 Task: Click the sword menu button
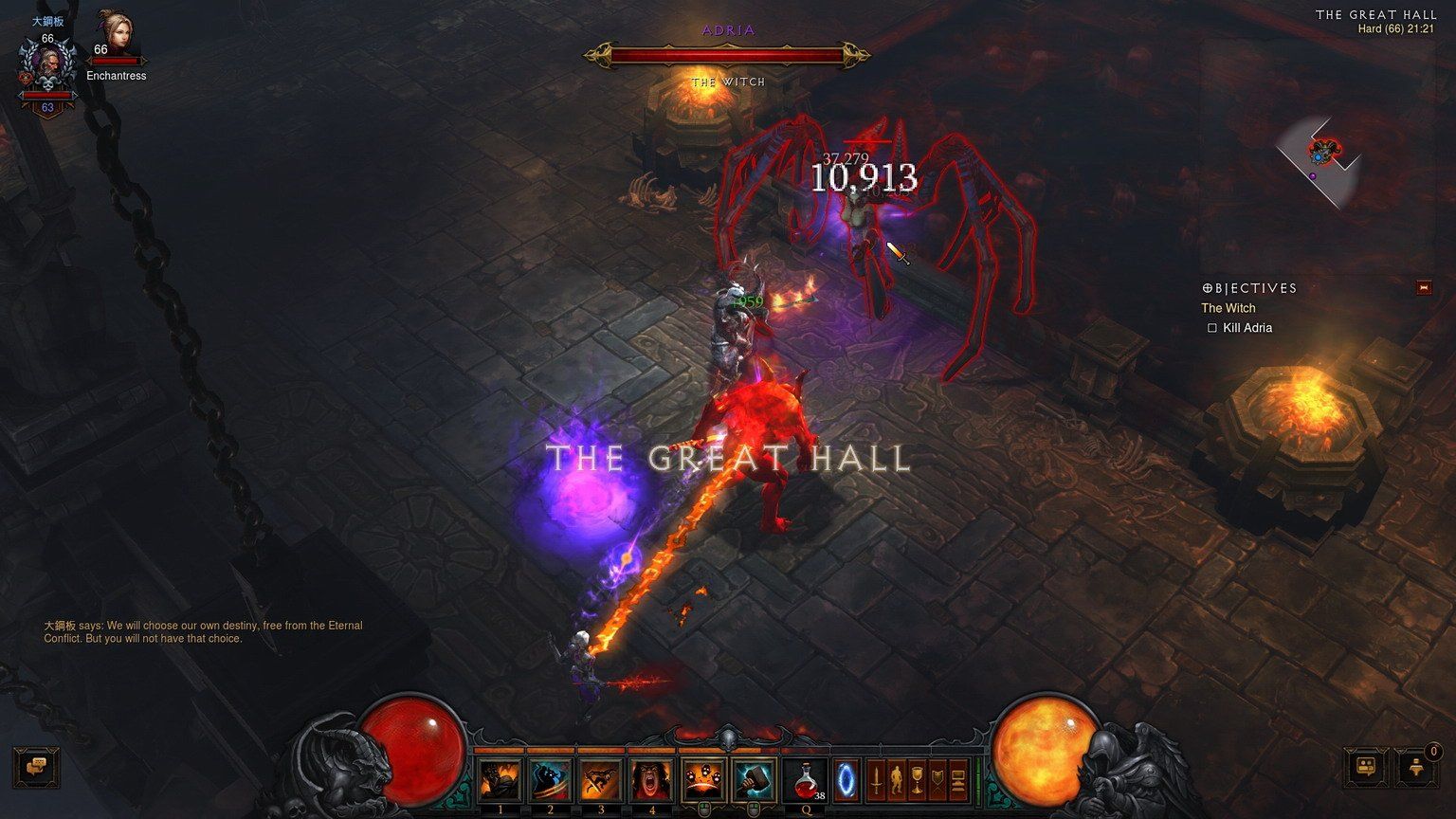click(877, 780)
